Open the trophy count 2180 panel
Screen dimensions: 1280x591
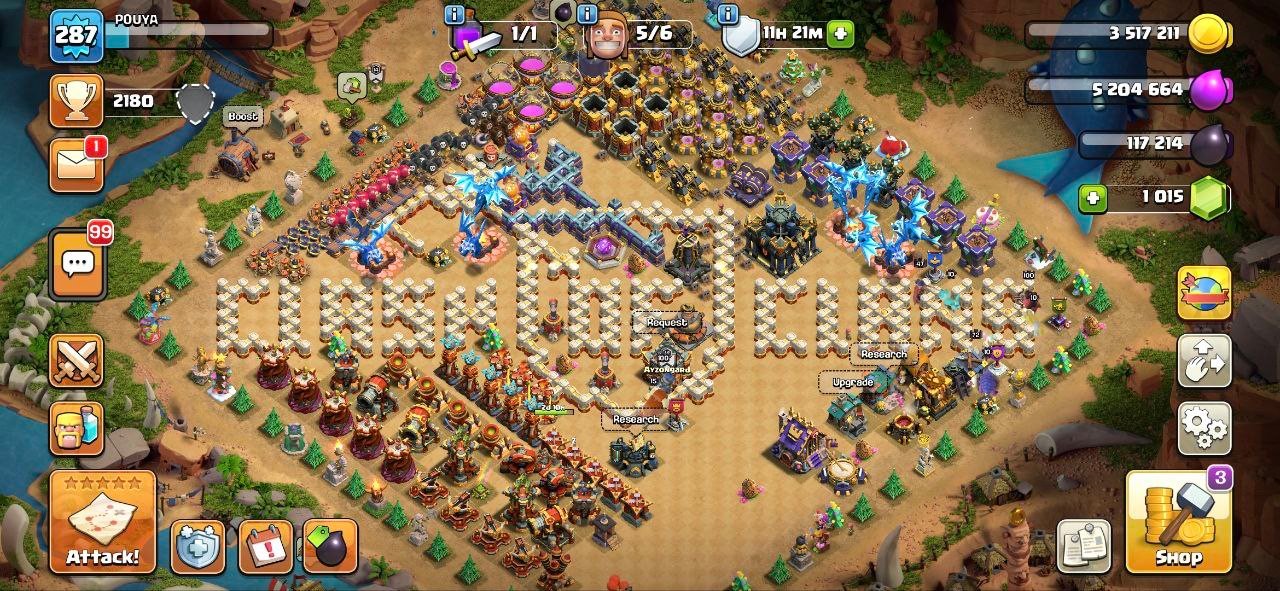coord(132,101)
